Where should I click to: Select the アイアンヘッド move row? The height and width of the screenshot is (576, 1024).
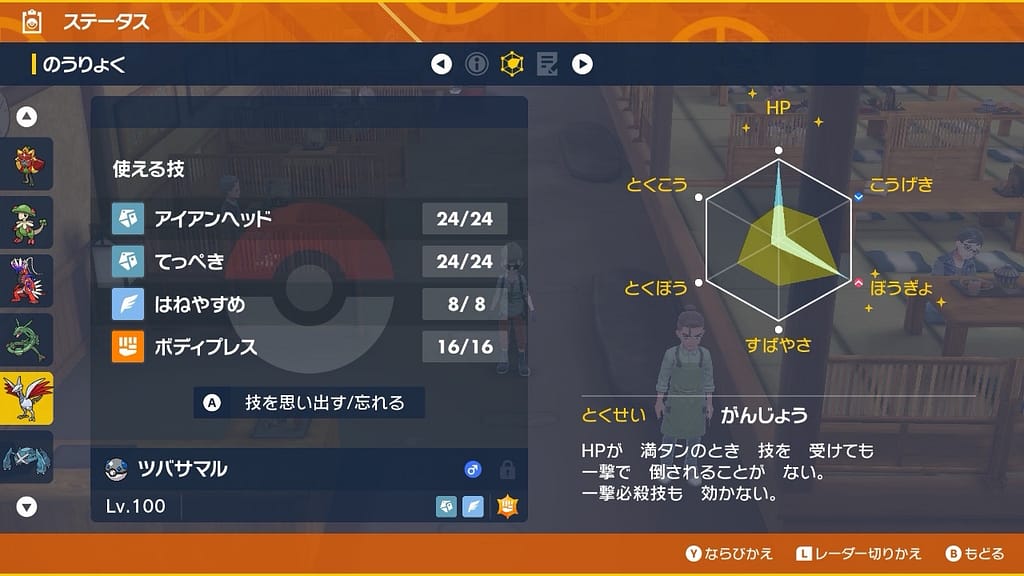[309, 218]
